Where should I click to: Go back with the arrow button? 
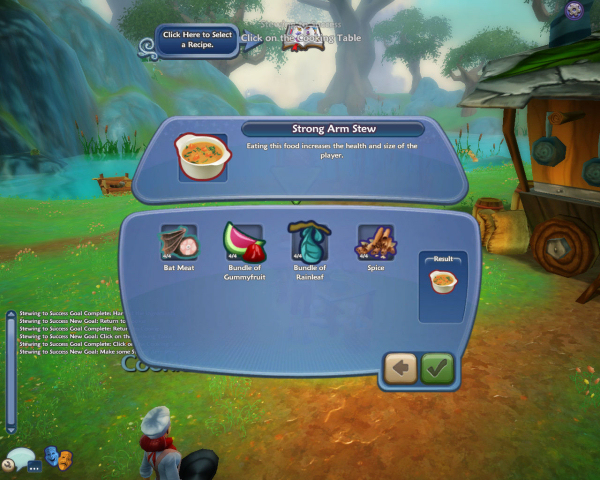tap(401, 368)
